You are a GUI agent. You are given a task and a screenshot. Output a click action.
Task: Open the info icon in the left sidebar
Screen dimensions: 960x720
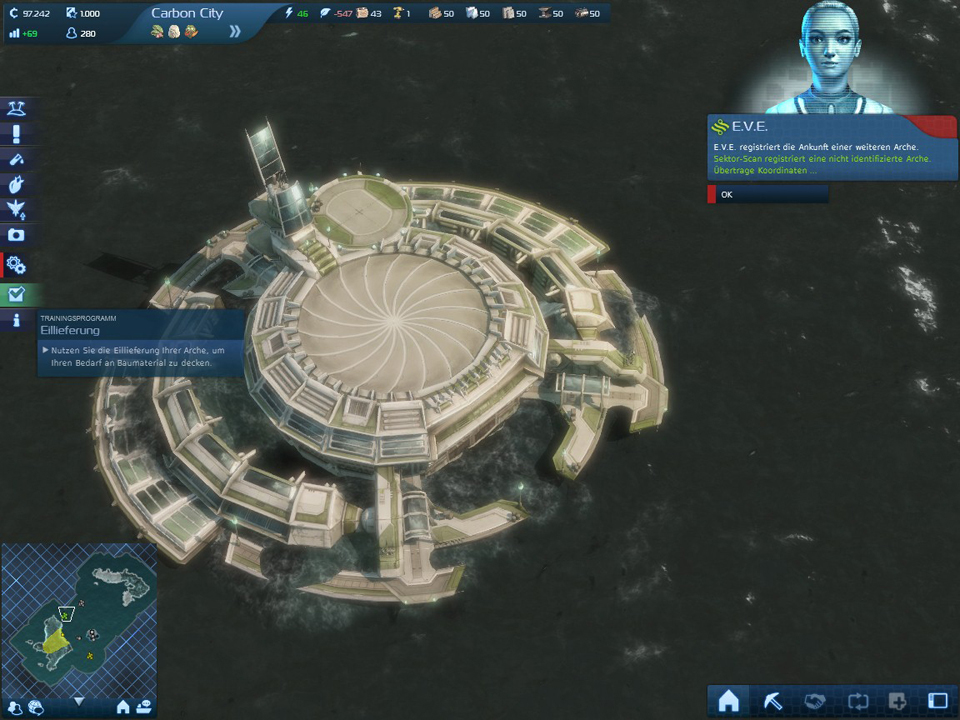pos(16,320)
